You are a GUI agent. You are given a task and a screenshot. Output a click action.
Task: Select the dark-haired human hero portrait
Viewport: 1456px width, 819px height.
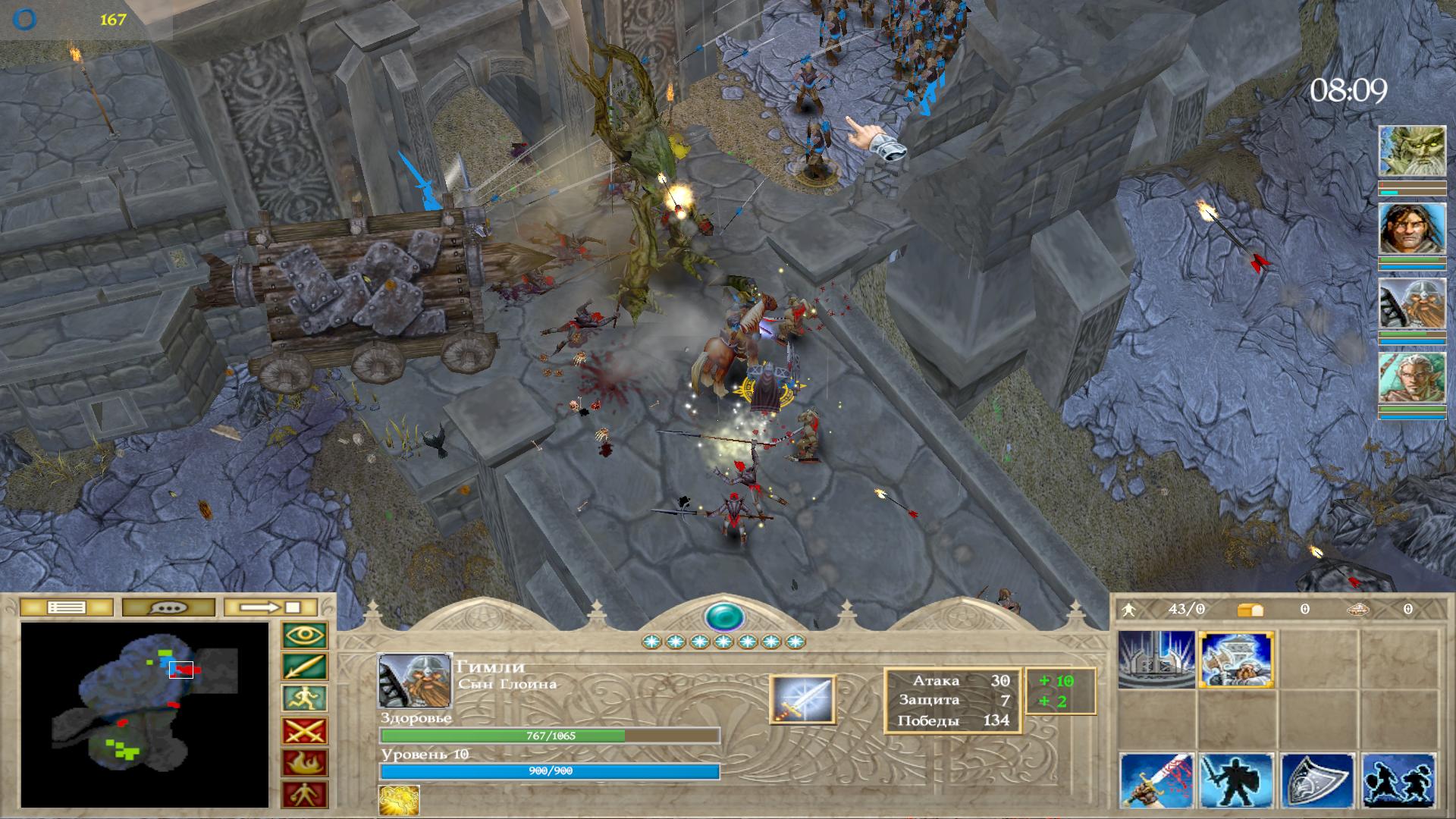point(1411,228)
